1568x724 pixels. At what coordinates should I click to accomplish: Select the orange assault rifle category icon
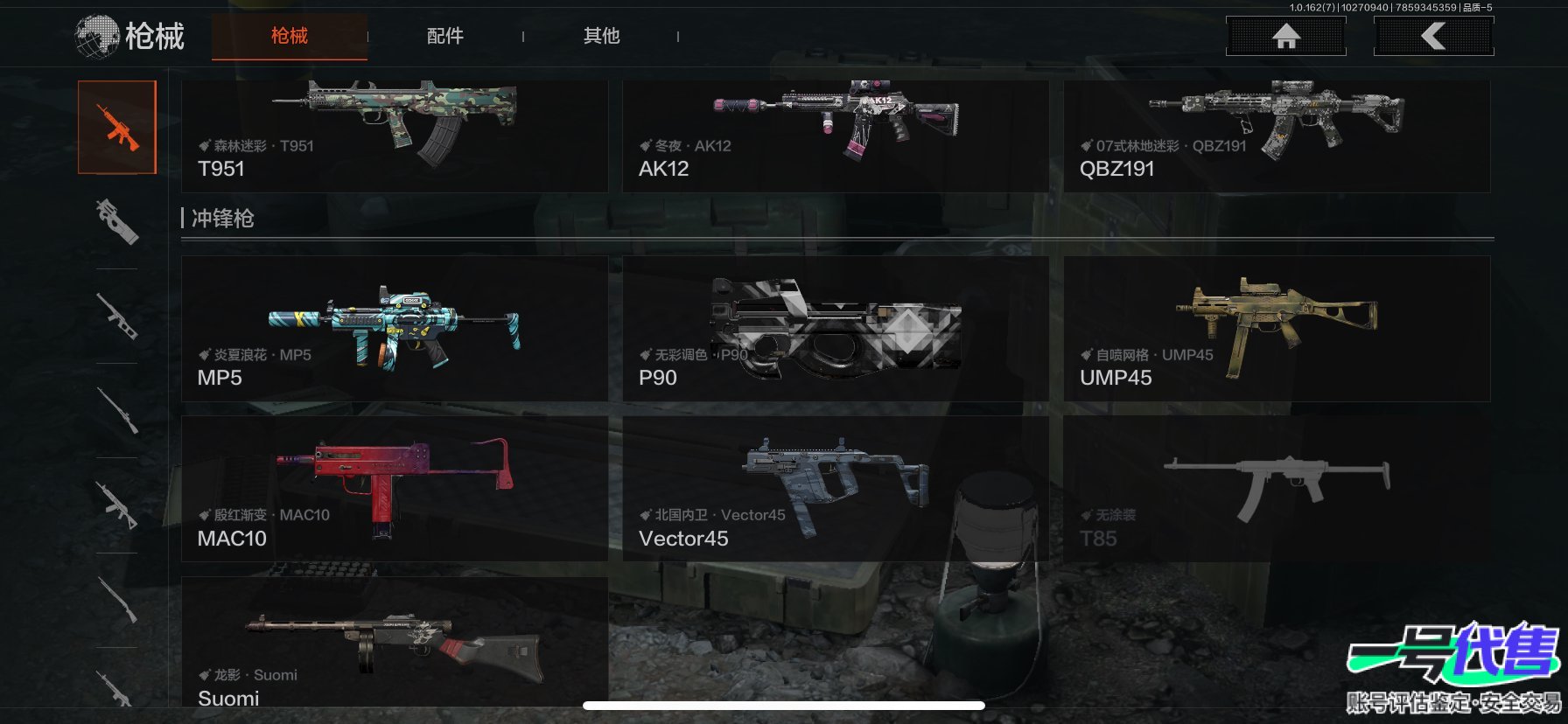coord(117,128)
